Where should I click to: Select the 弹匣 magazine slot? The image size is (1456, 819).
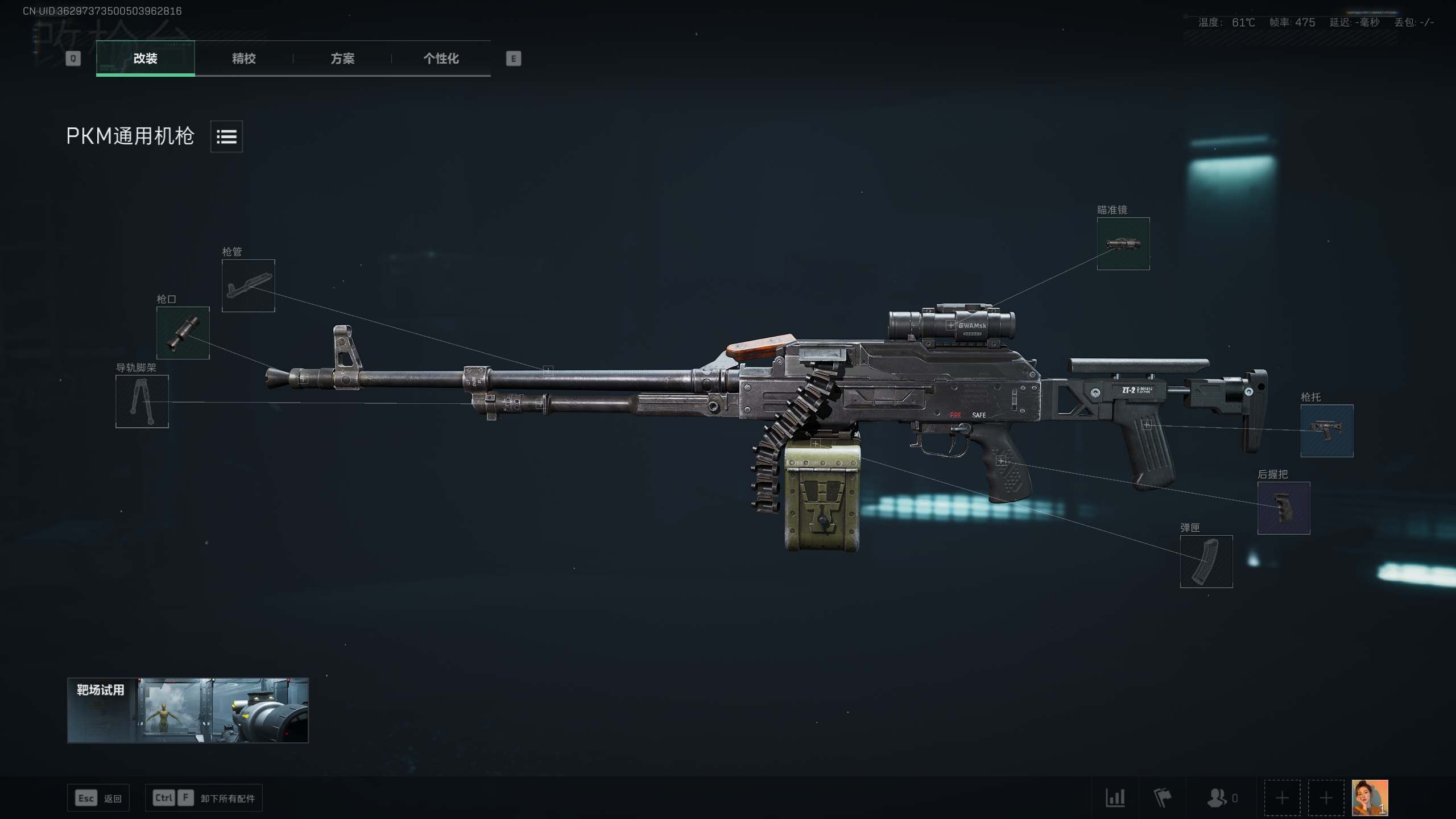1206,561
